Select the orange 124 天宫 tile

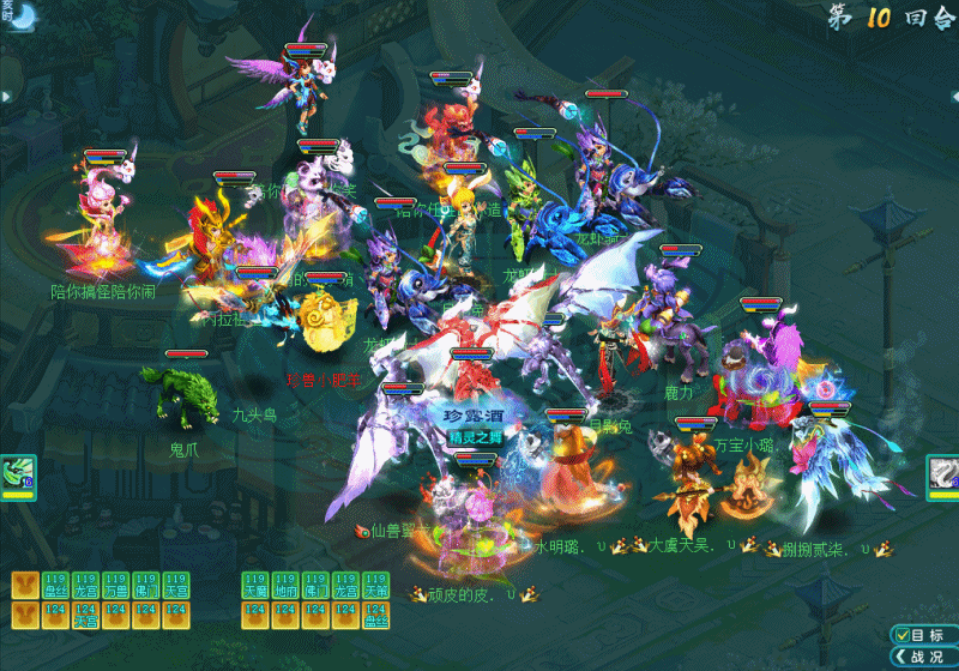pyautogui.click(x=86, y=615)
